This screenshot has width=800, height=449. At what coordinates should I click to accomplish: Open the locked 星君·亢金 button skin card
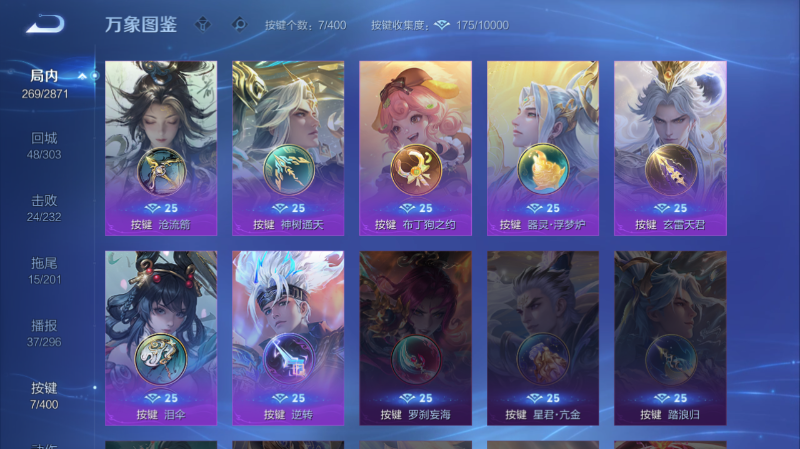point(543,338)
